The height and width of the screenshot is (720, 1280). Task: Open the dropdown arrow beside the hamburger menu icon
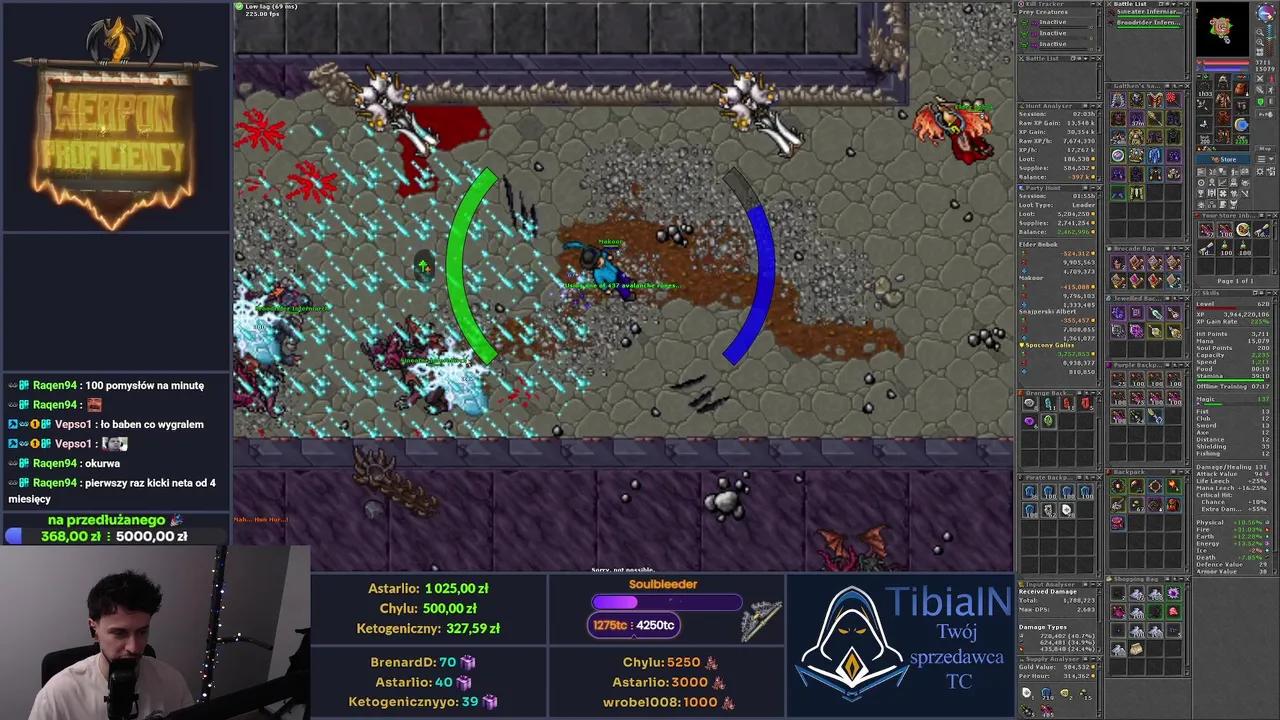[x=1271, y=158]
